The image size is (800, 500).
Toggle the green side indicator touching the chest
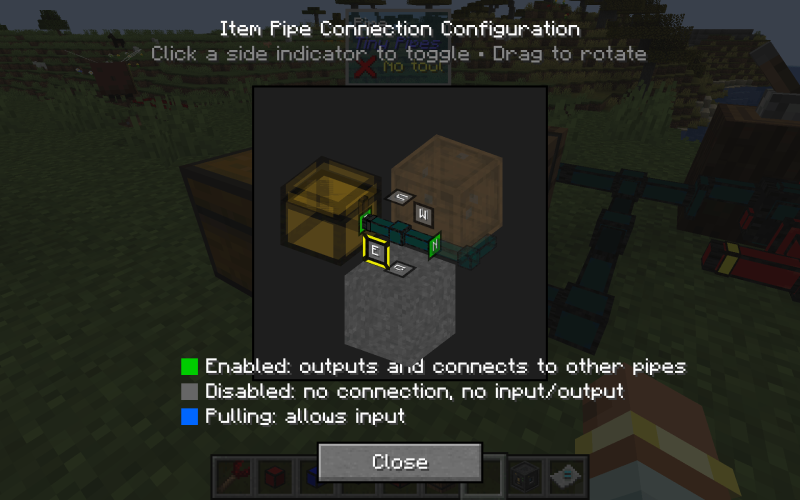click(x=364, y=222)
